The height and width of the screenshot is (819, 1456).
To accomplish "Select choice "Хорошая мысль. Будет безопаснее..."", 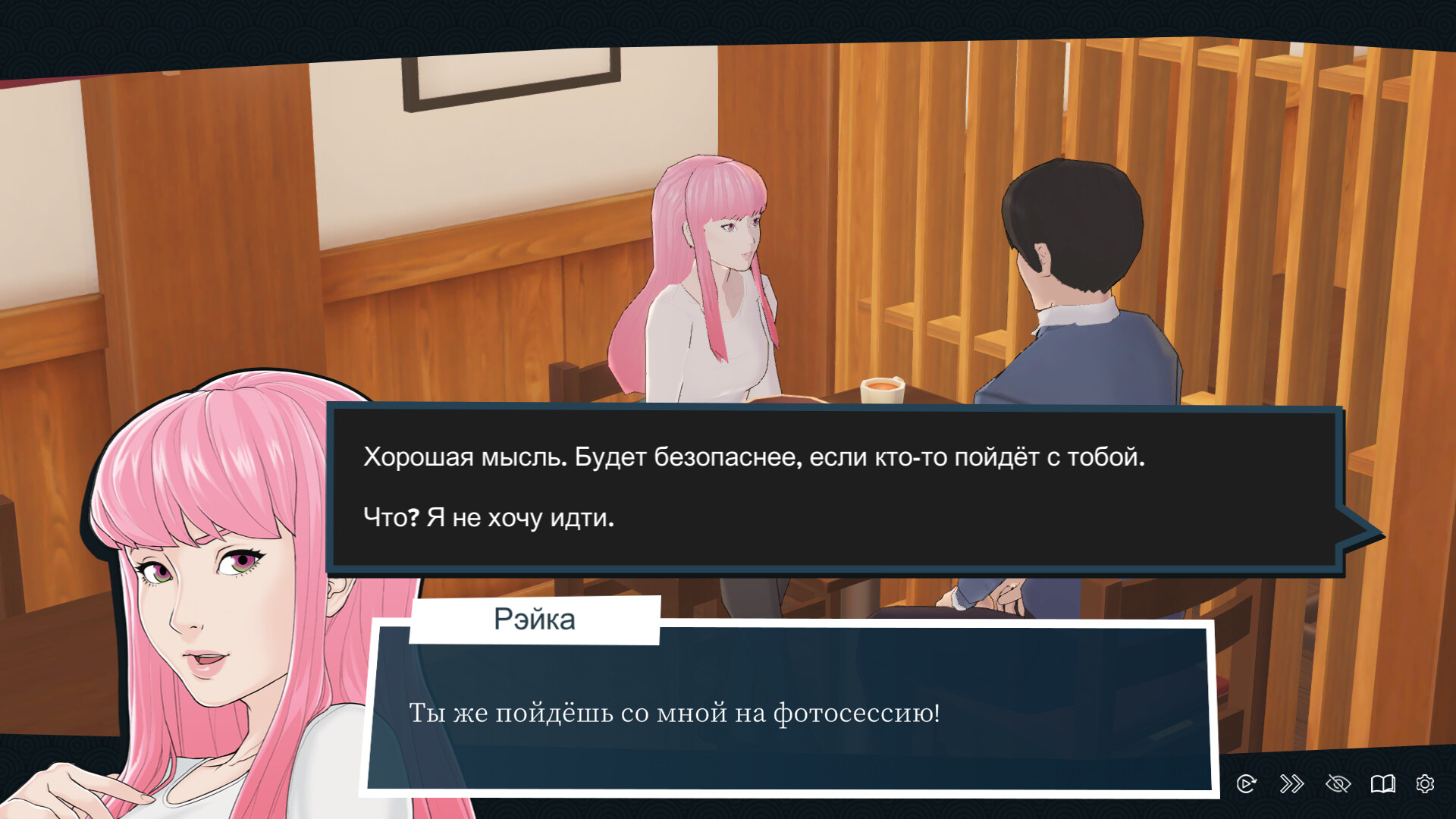I will [x=755, y=457].
